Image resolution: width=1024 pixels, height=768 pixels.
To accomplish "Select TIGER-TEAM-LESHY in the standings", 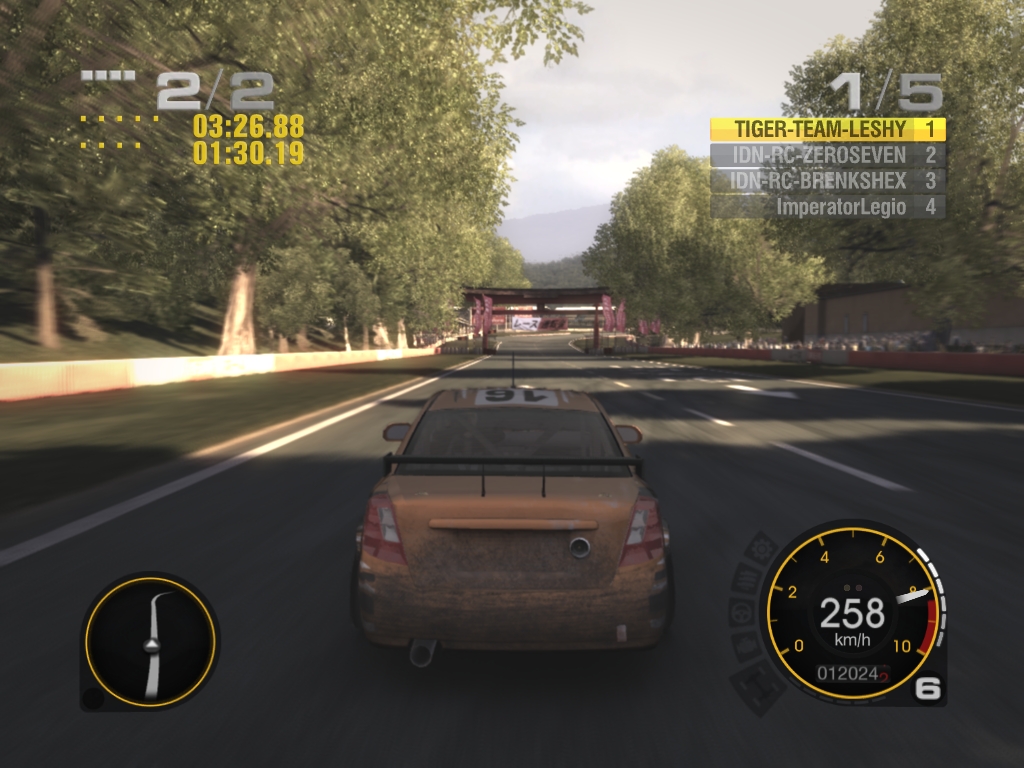I will click(x=827, y=129).
